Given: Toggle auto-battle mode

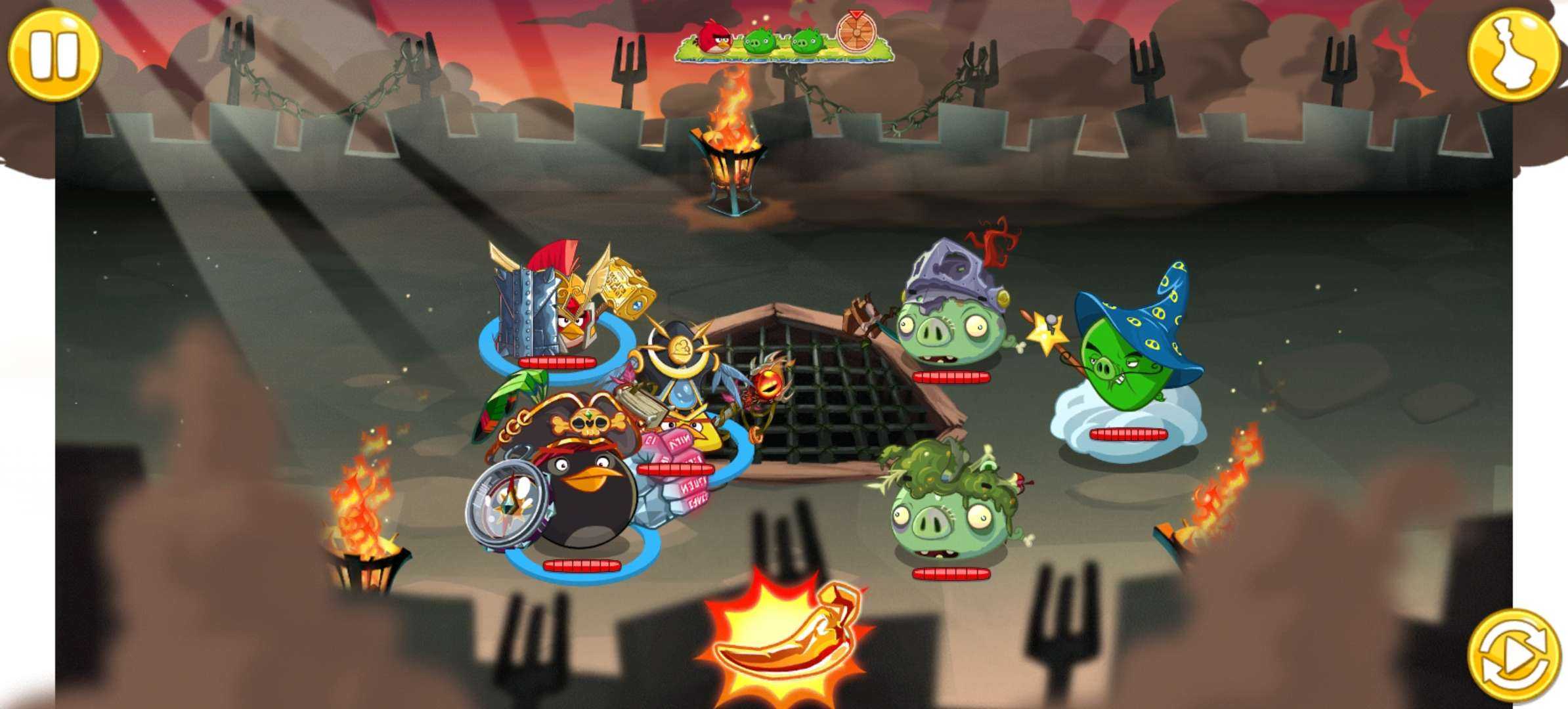Looking at the screenshot, I should (1513, 655).
